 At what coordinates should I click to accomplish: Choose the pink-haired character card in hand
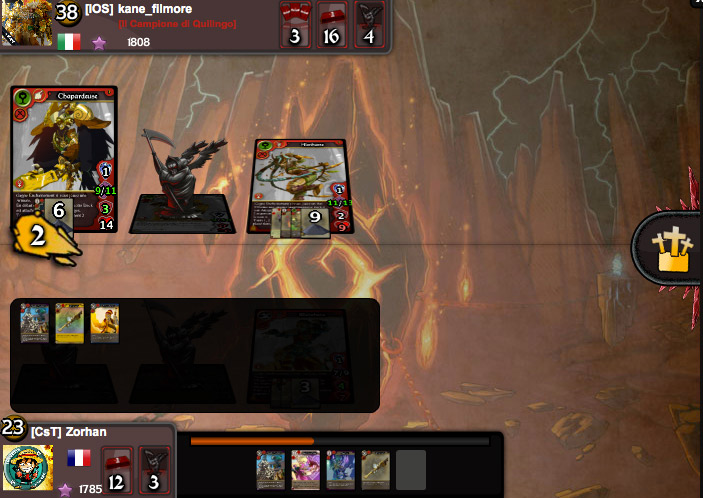tap(304, 467)
